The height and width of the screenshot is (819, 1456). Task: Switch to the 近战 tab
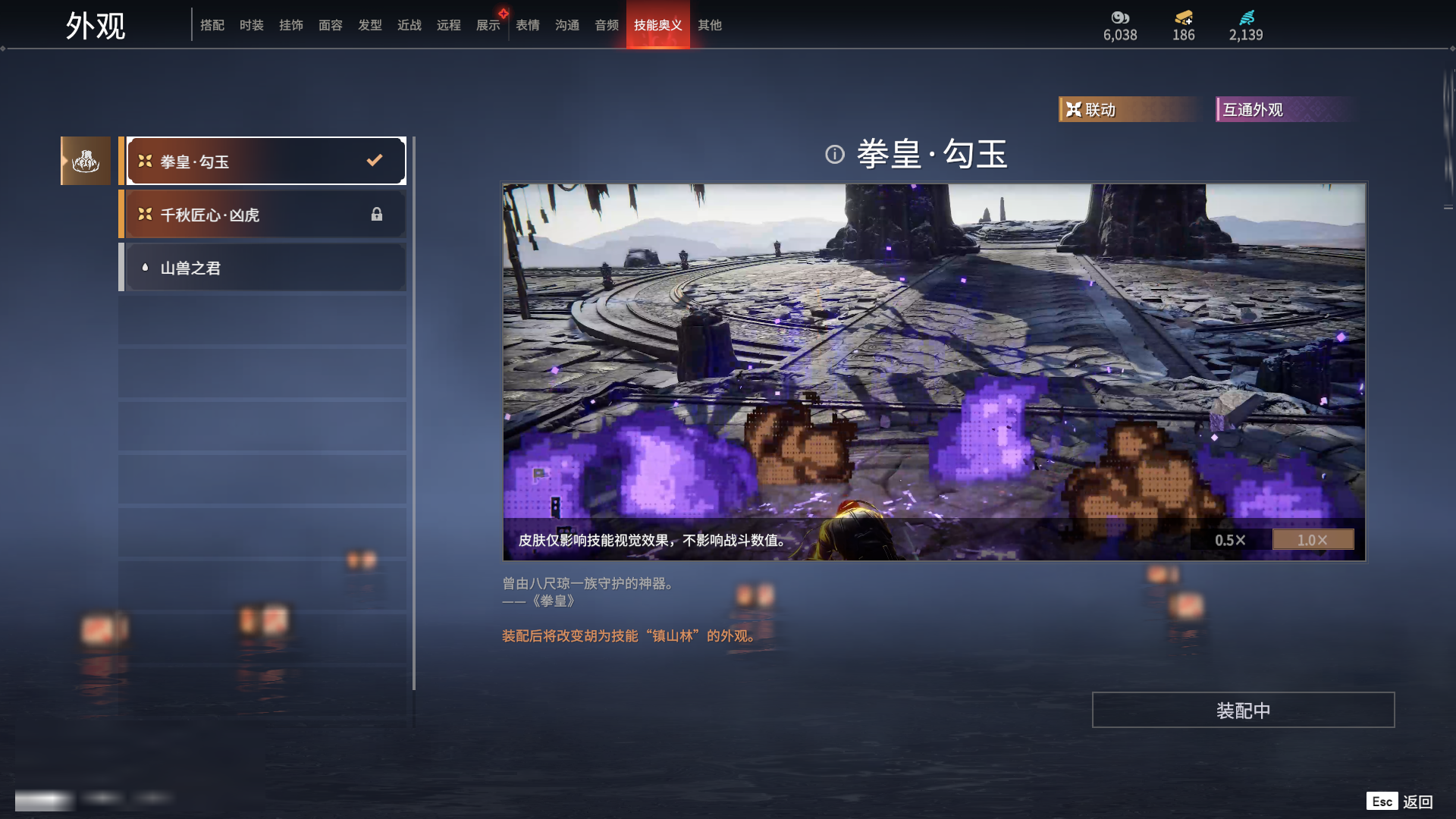(409, 25)
